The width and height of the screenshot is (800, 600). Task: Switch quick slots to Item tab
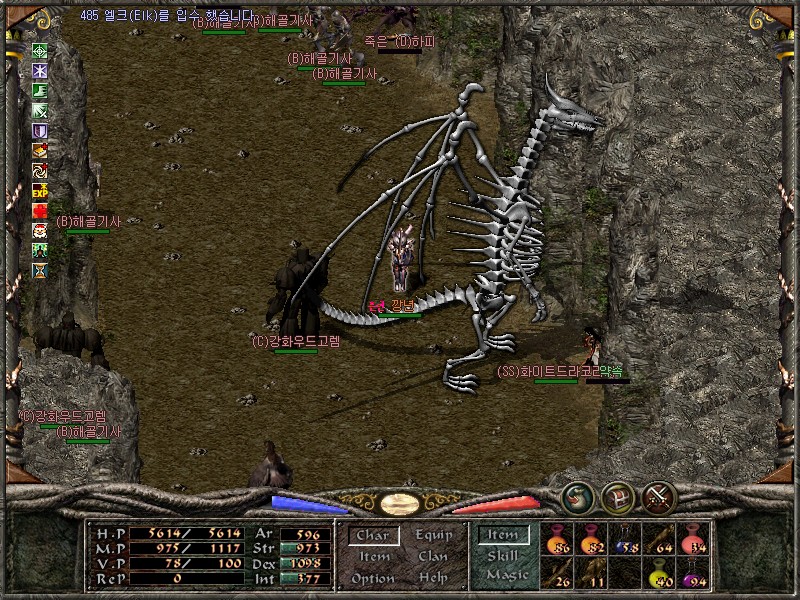[503, 536]
